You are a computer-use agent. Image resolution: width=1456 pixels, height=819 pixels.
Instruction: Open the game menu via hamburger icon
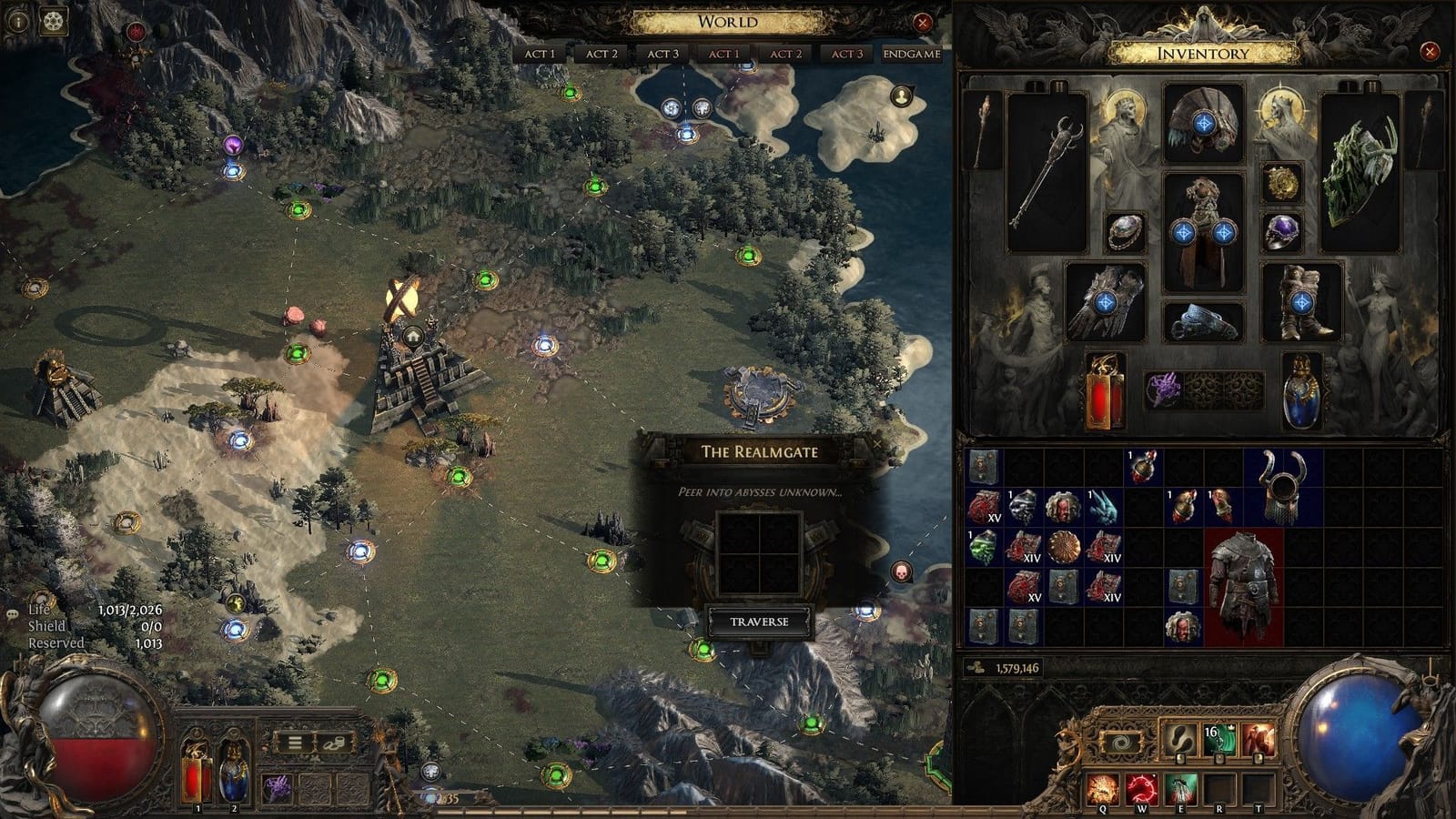point(293,743)
